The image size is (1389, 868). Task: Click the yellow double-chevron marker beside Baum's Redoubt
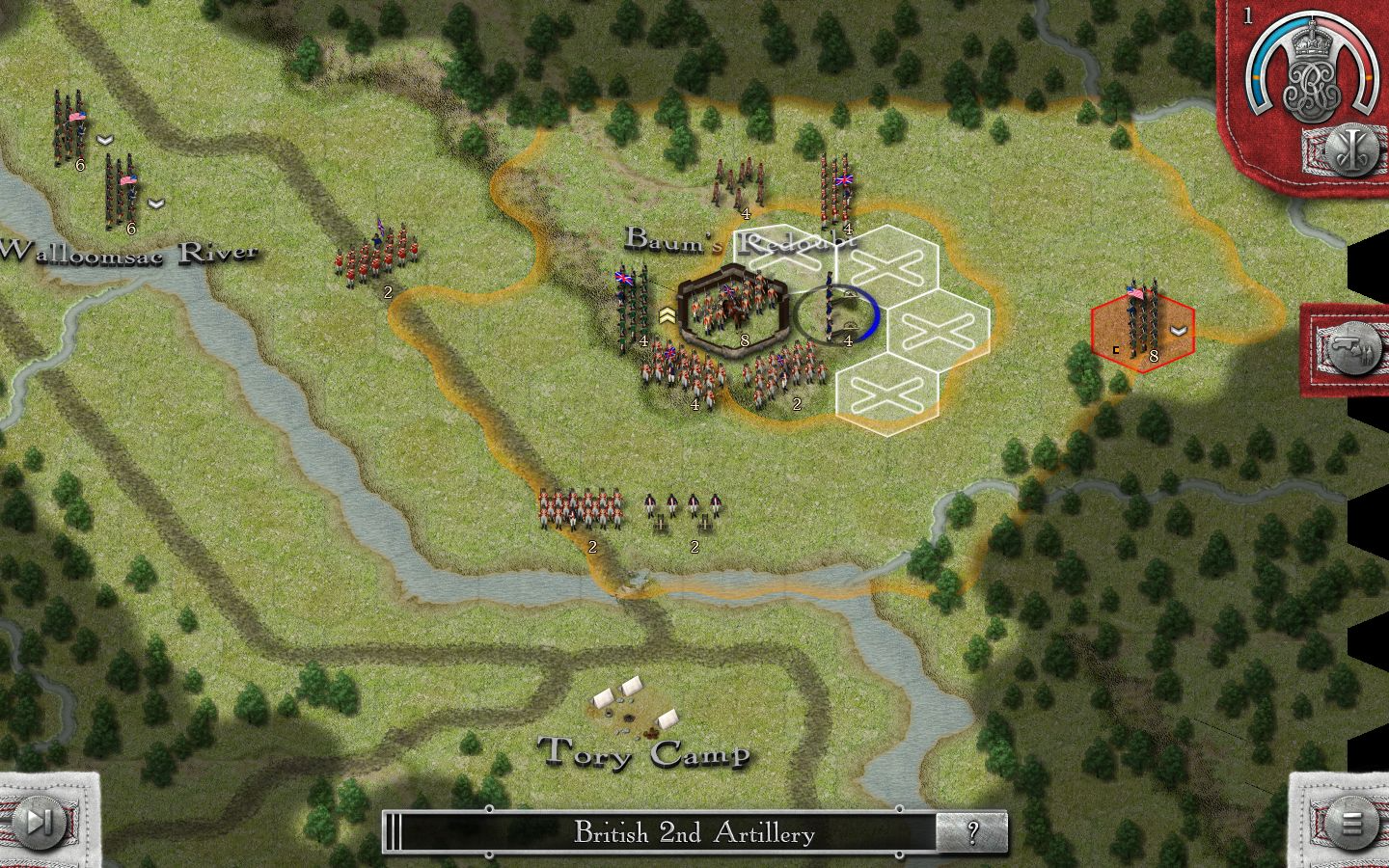[667, 315]
